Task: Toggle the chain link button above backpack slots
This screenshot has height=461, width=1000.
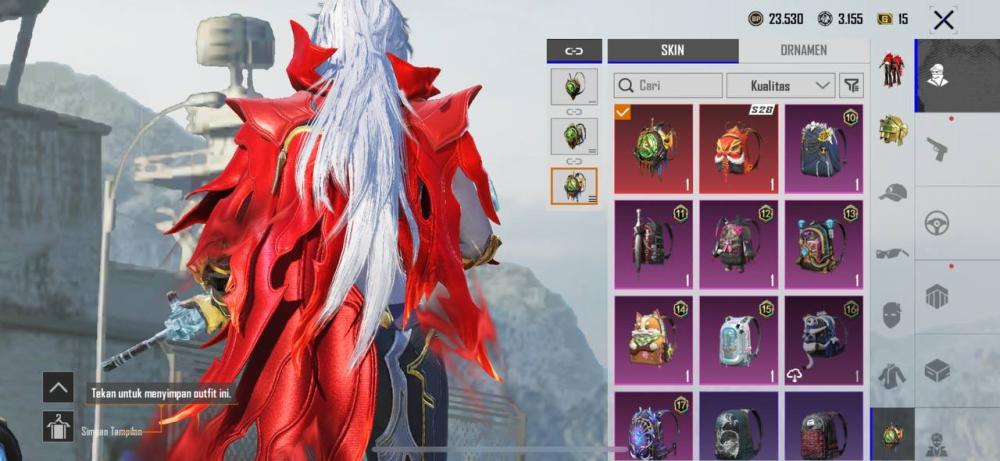Action: pyautogui.click(x=574, y=51)
